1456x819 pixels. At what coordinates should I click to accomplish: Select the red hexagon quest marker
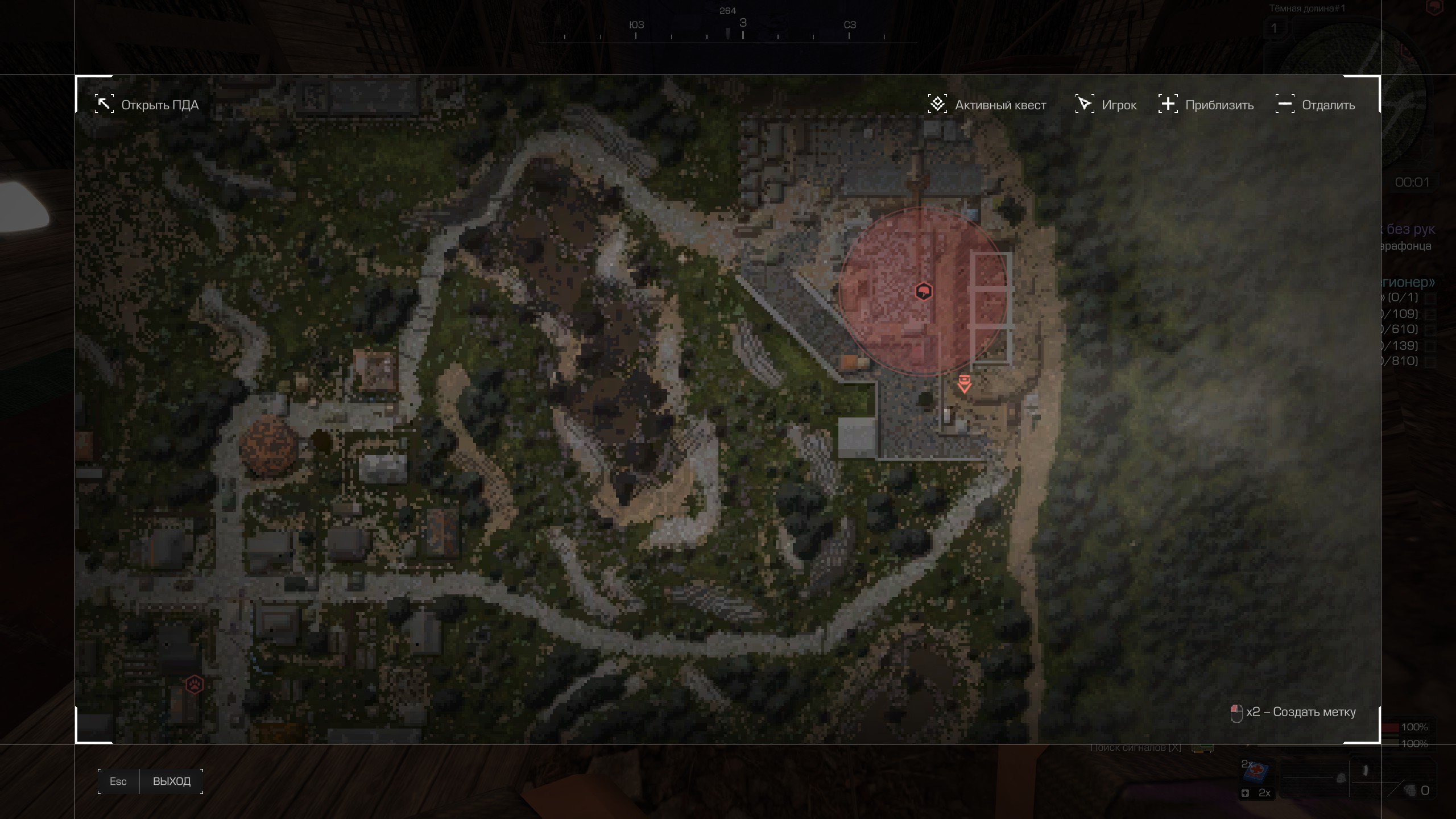(924, 292)
